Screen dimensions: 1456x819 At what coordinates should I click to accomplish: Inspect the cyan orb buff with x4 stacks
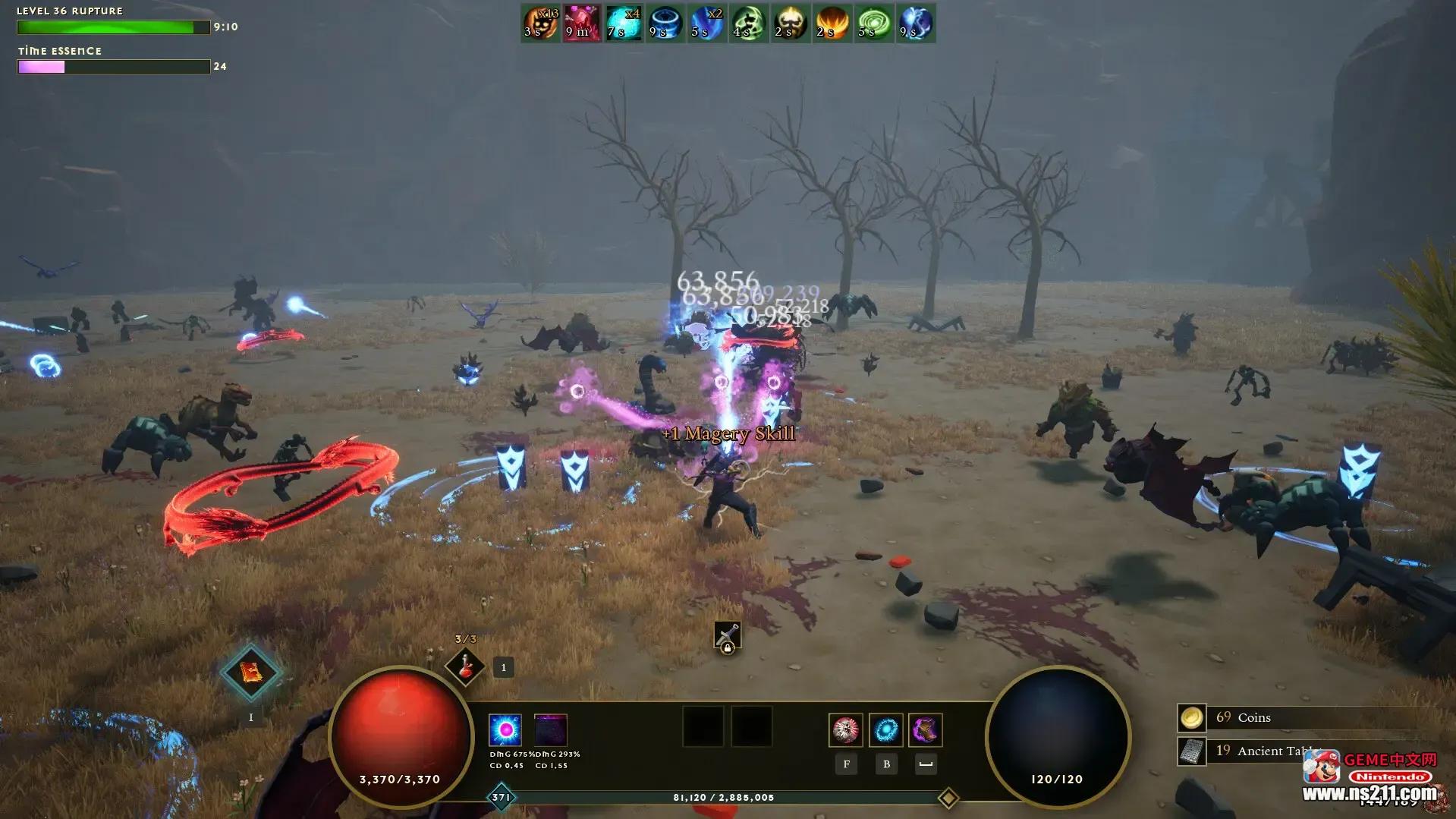624,24
